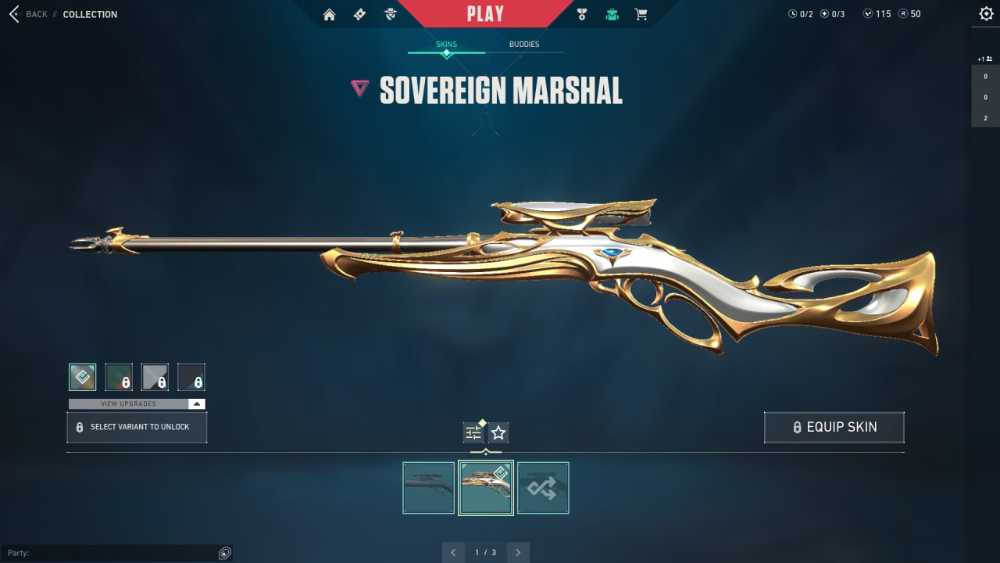Go back to the Collection screen

28,14
